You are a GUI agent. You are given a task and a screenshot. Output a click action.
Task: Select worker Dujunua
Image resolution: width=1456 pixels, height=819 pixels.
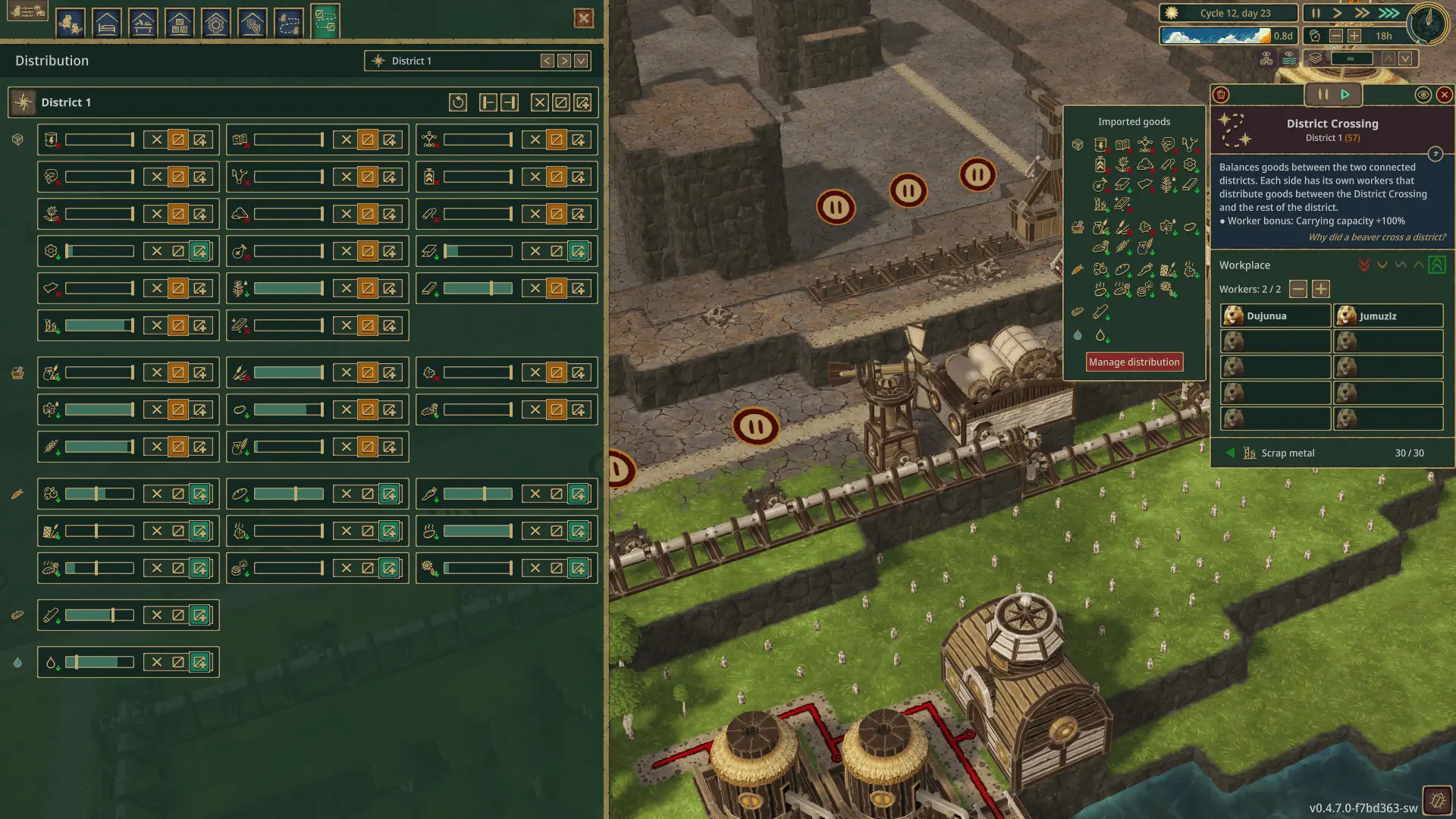[x=1275, y=315]
